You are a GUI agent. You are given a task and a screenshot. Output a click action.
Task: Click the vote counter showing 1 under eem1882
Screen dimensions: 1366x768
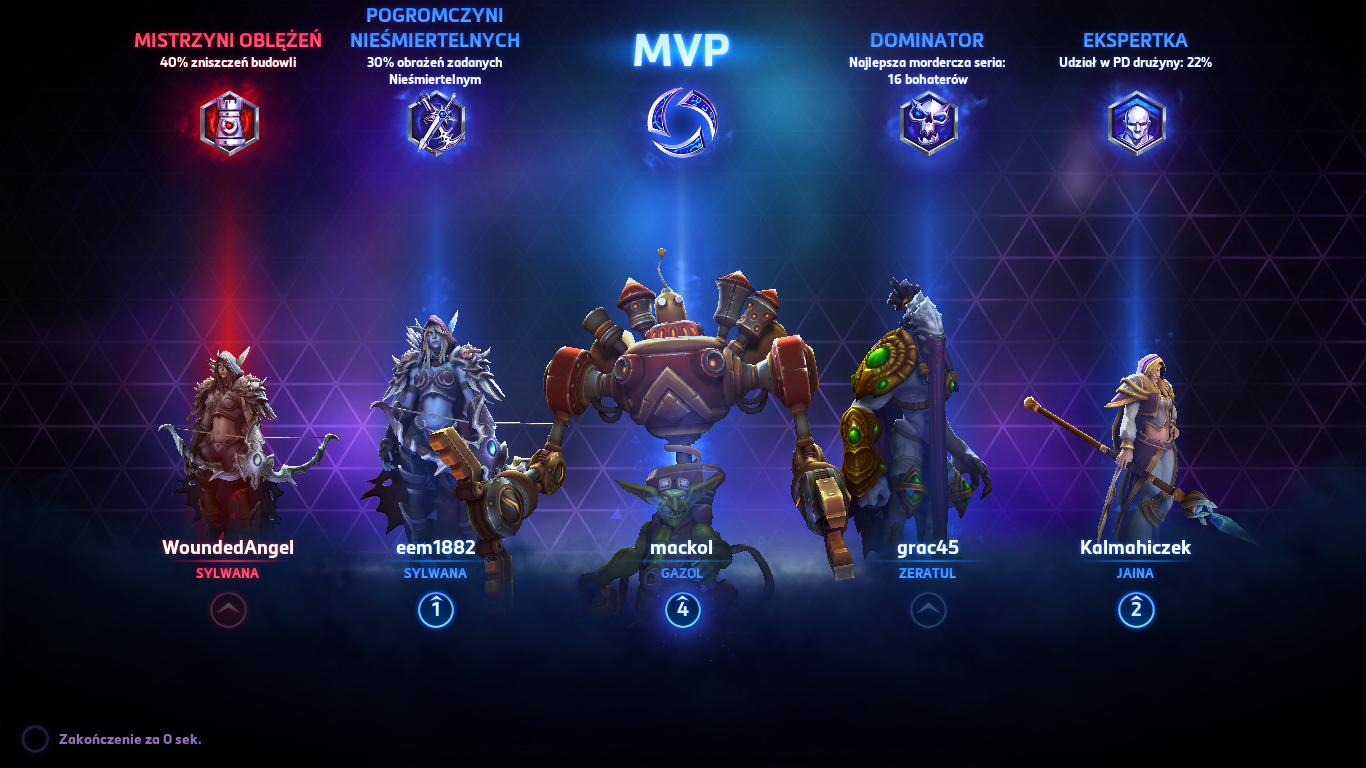(x=435, y=611)
